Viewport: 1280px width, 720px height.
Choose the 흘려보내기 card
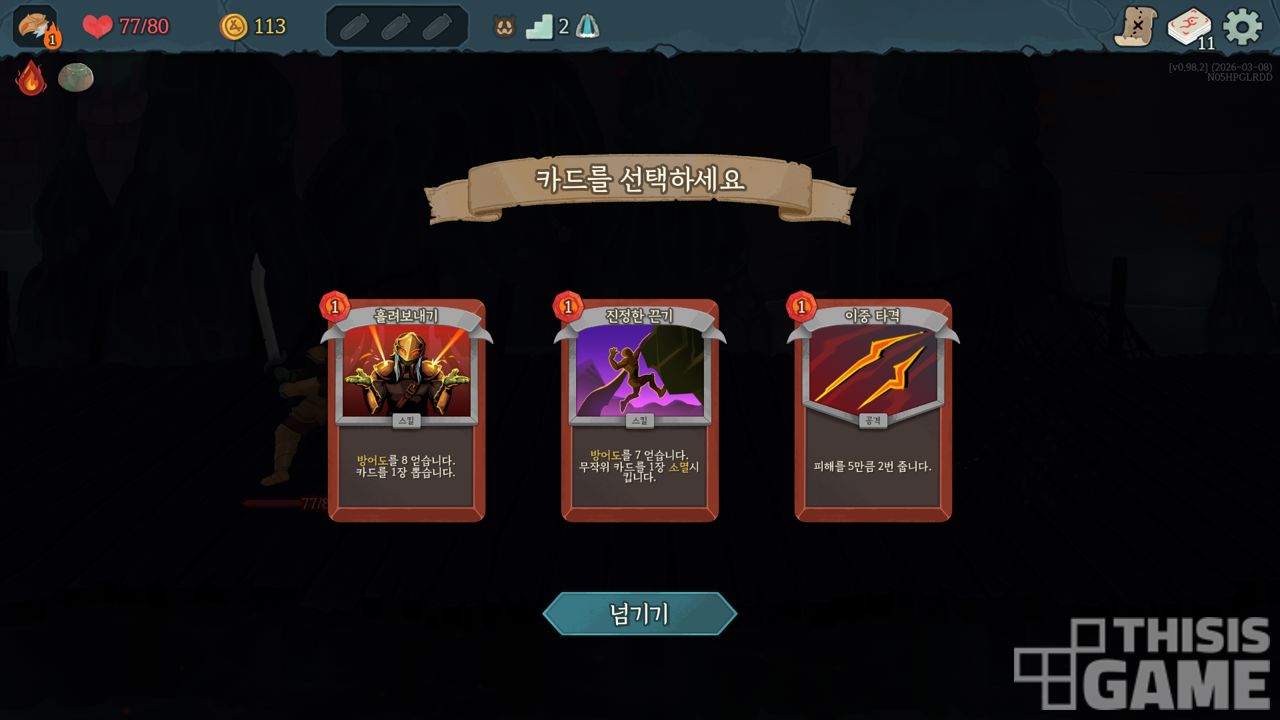(x=406, y=410)
